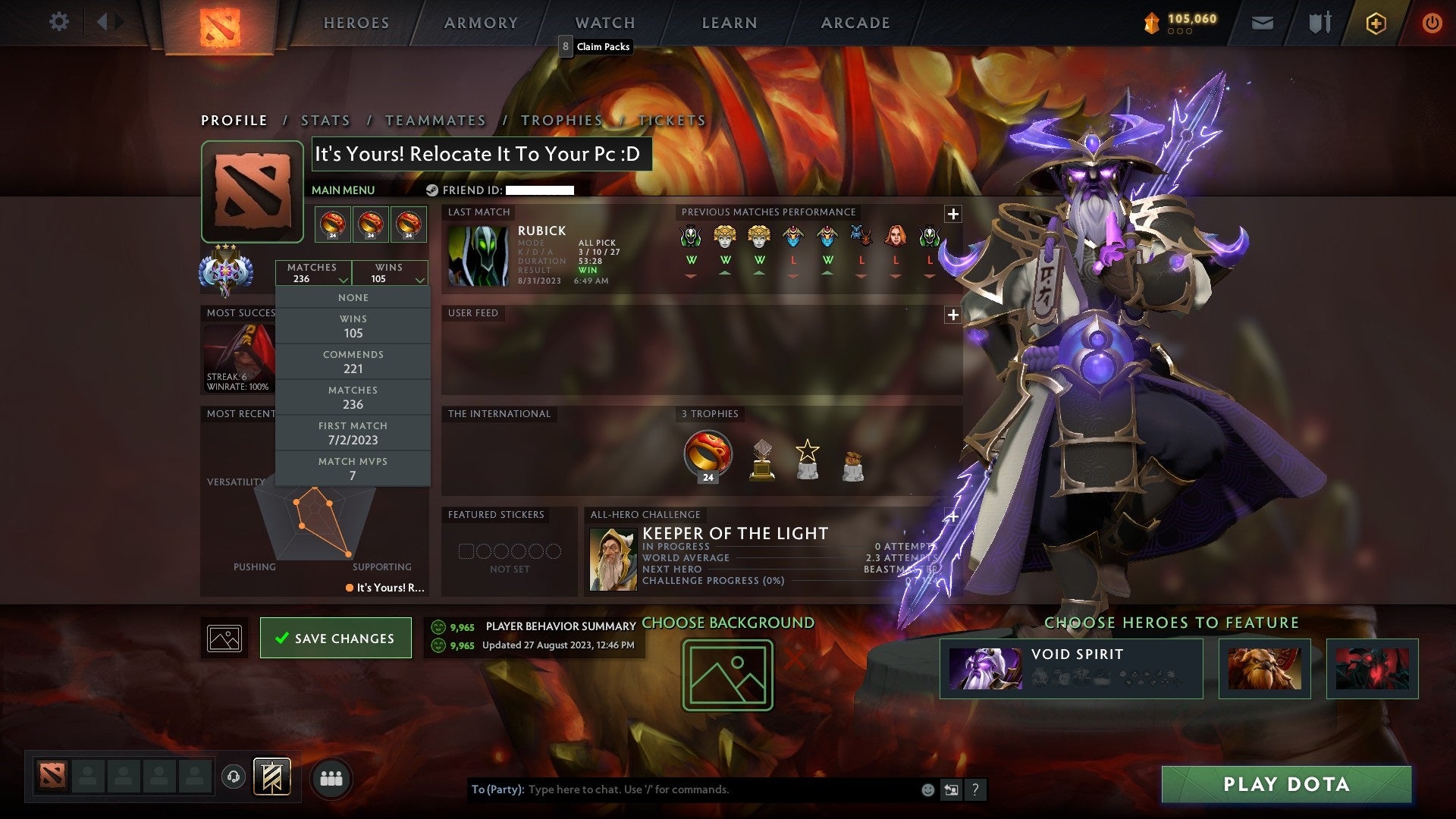
Task: Click the Claim Packs notification
Action: [597, 47]
